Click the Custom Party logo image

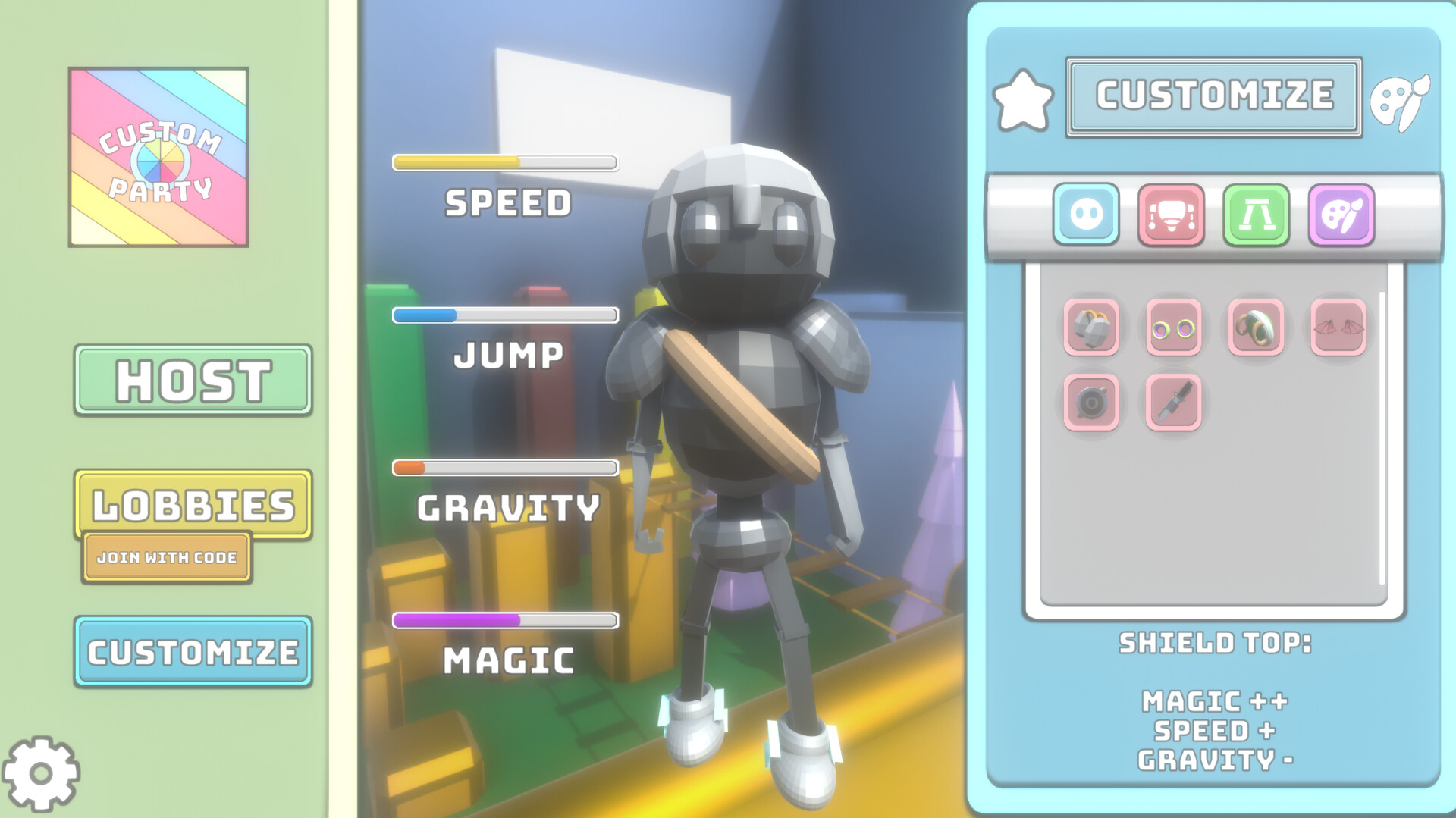(x=158, y=157)
